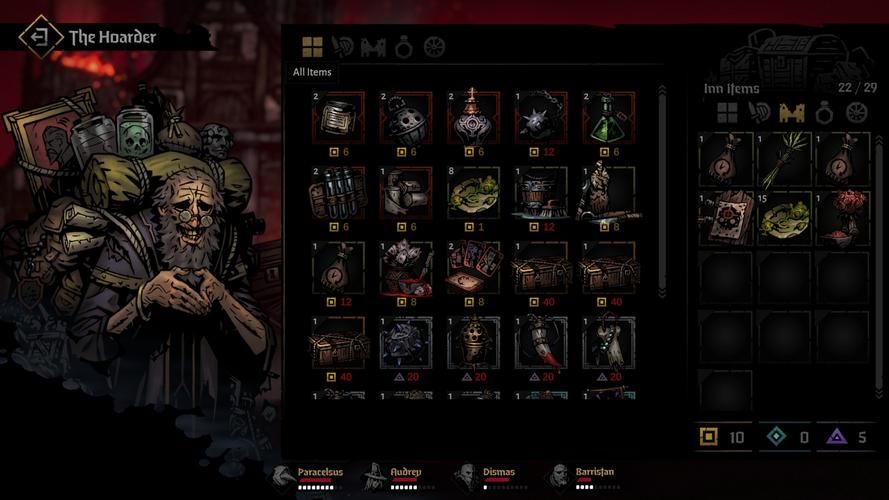This screenshot has height=500, width=889.
Task: Select the spiked flail ball item
Action: point(541,119)
